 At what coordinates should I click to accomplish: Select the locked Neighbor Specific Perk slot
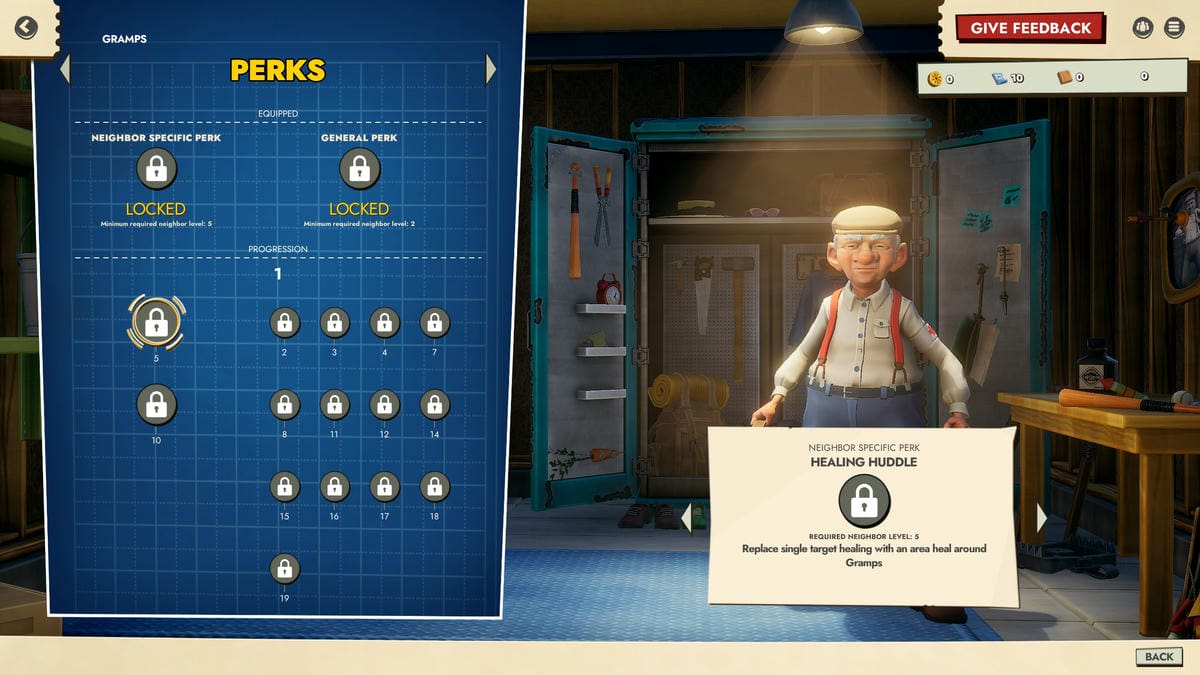[156, 169]
